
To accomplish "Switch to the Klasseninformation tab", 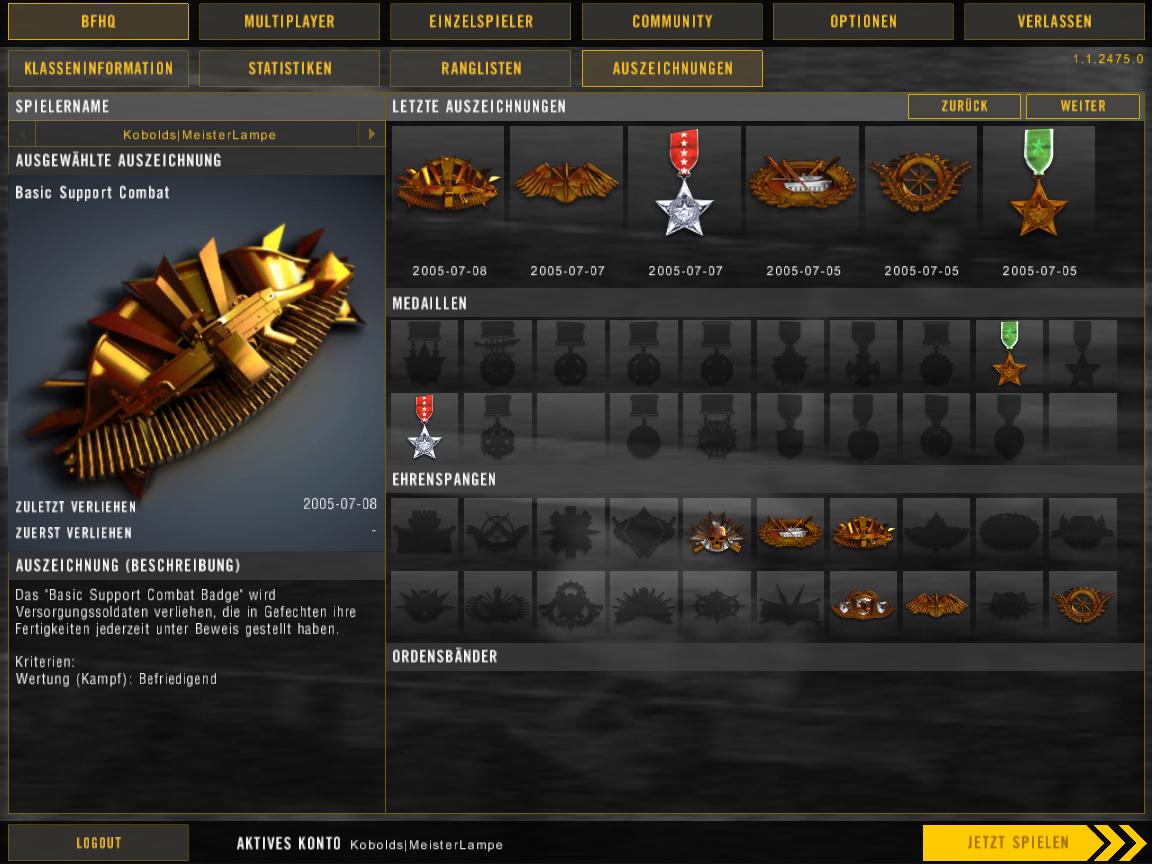I will tap(98, 69).
